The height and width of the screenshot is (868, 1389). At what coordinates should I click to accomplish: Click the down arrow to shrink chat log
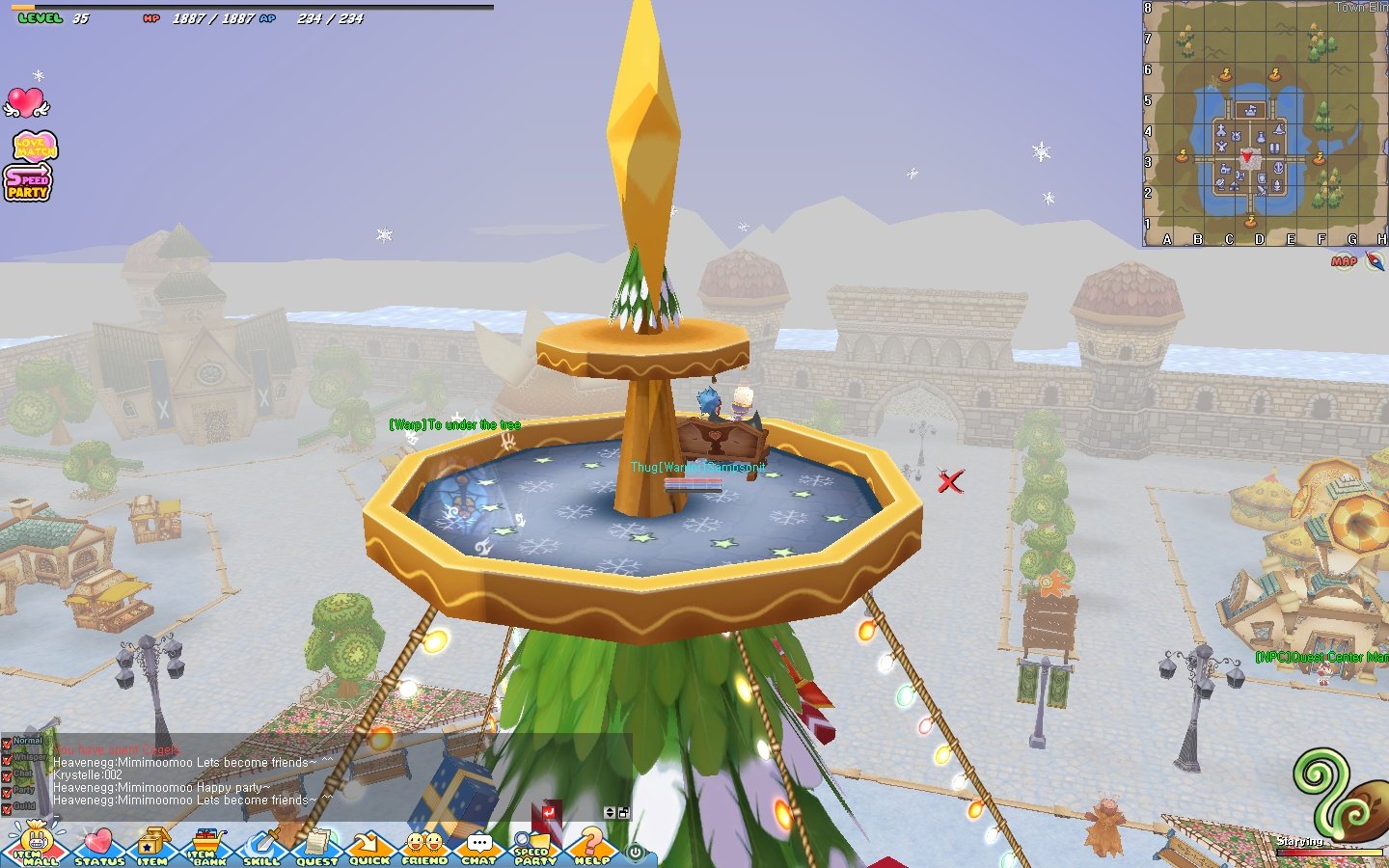click(x=611, y=815)
